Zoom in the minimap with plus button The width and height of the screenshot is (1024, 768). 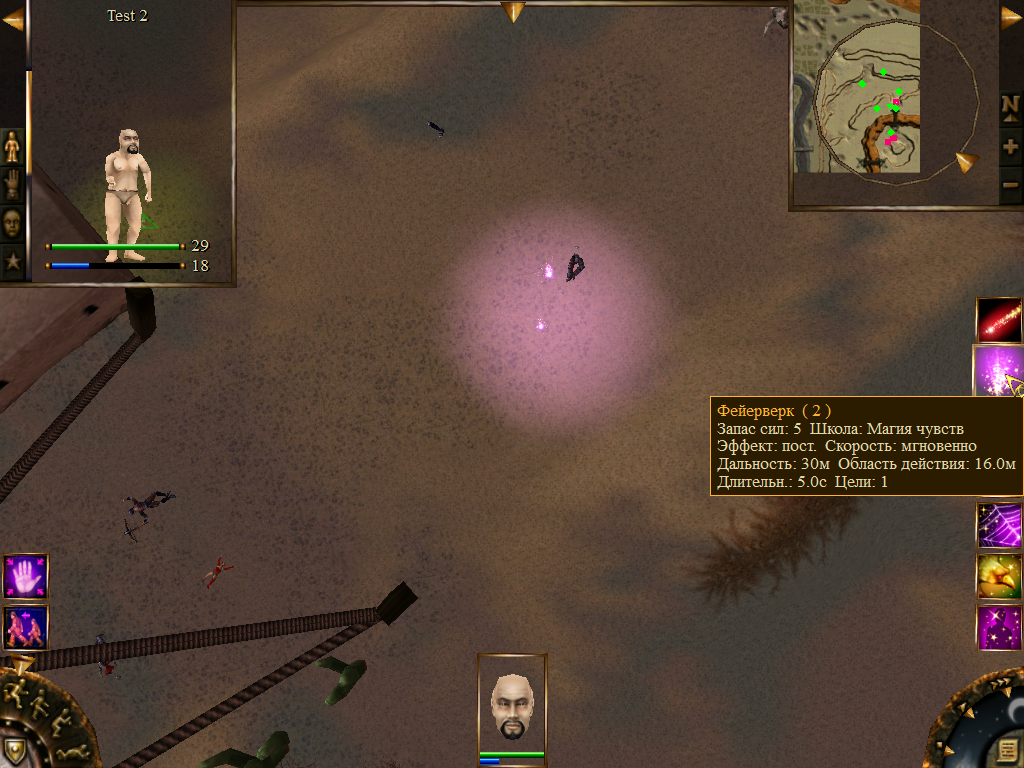point(1010,147)
